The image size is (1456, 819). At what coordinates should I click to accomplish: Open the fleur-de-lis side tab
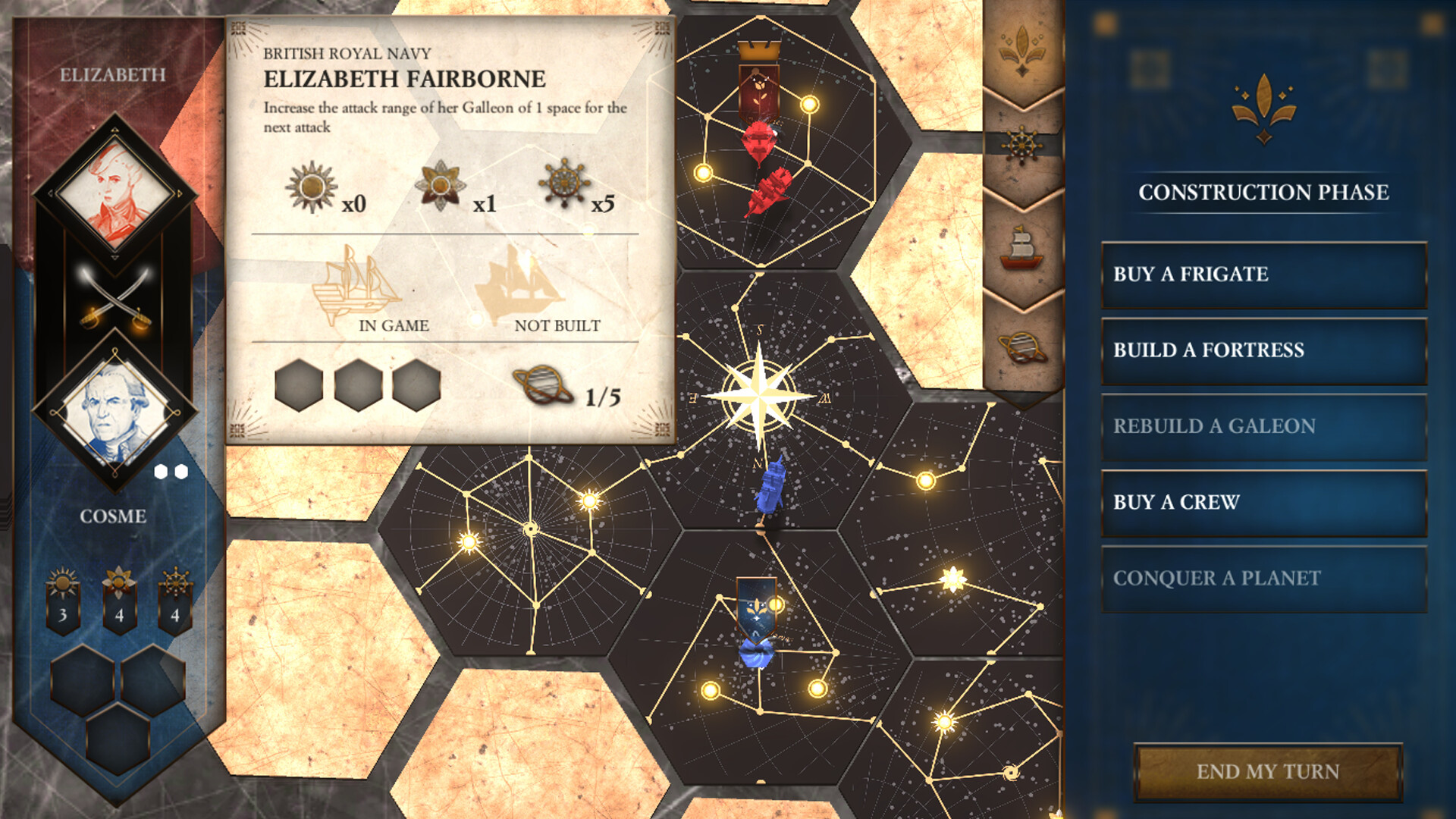coord(1022,49)
